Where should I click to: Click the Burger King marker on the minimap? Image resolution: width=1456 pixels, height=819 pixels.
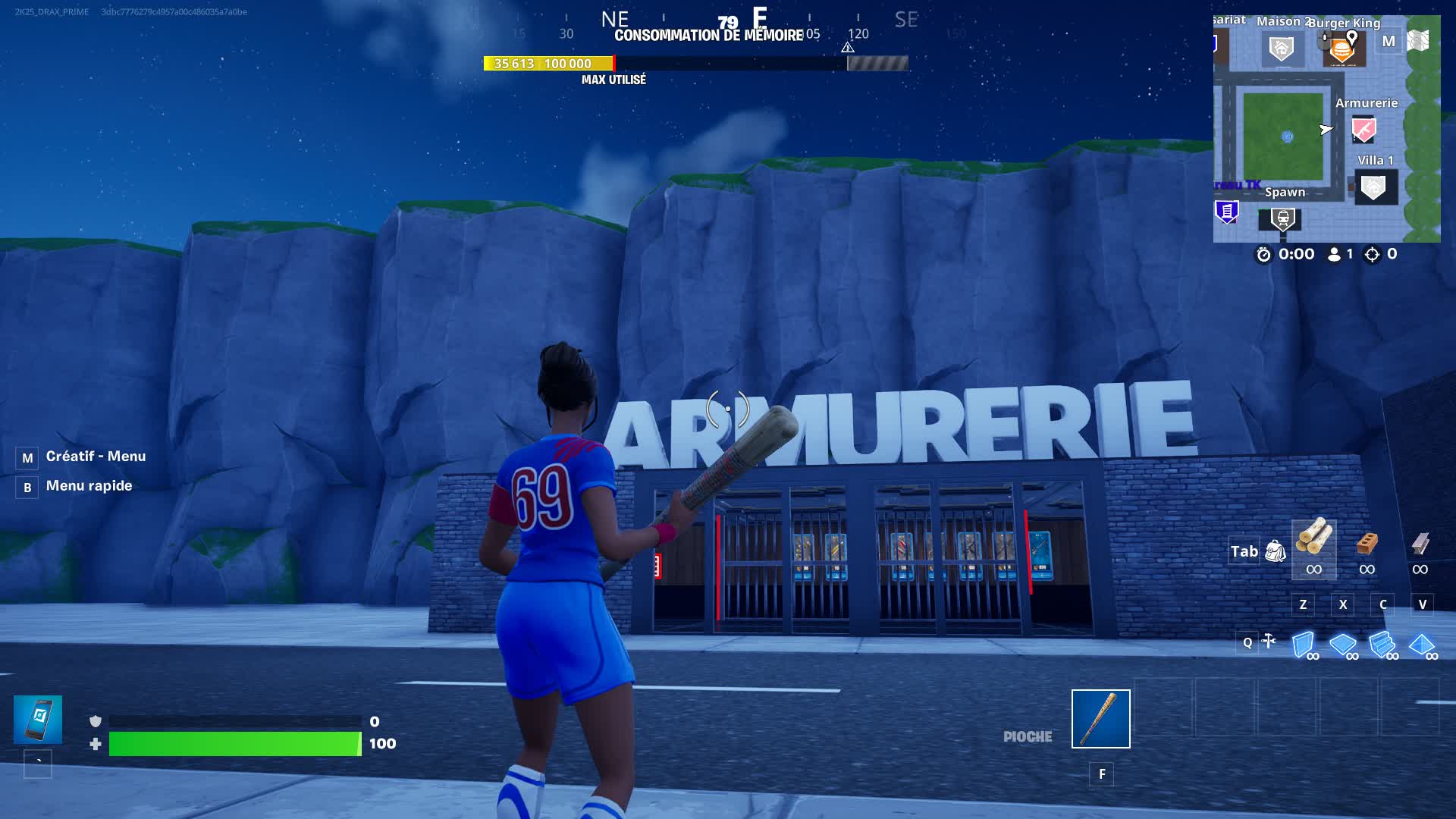tap(1339, 49)
